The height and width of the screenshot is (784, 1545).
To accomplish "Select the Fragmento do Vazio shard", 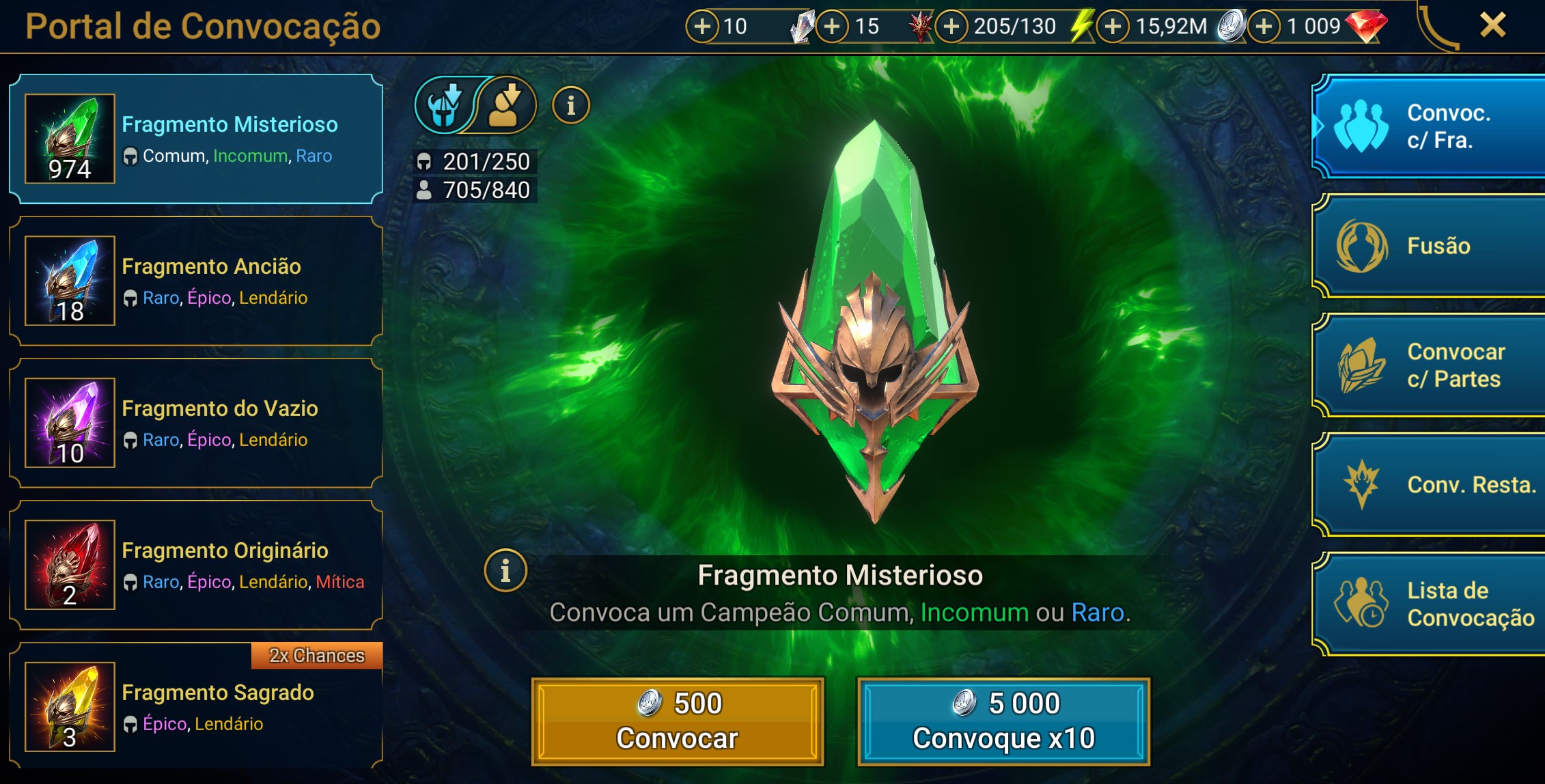I will tap(195, 423).
